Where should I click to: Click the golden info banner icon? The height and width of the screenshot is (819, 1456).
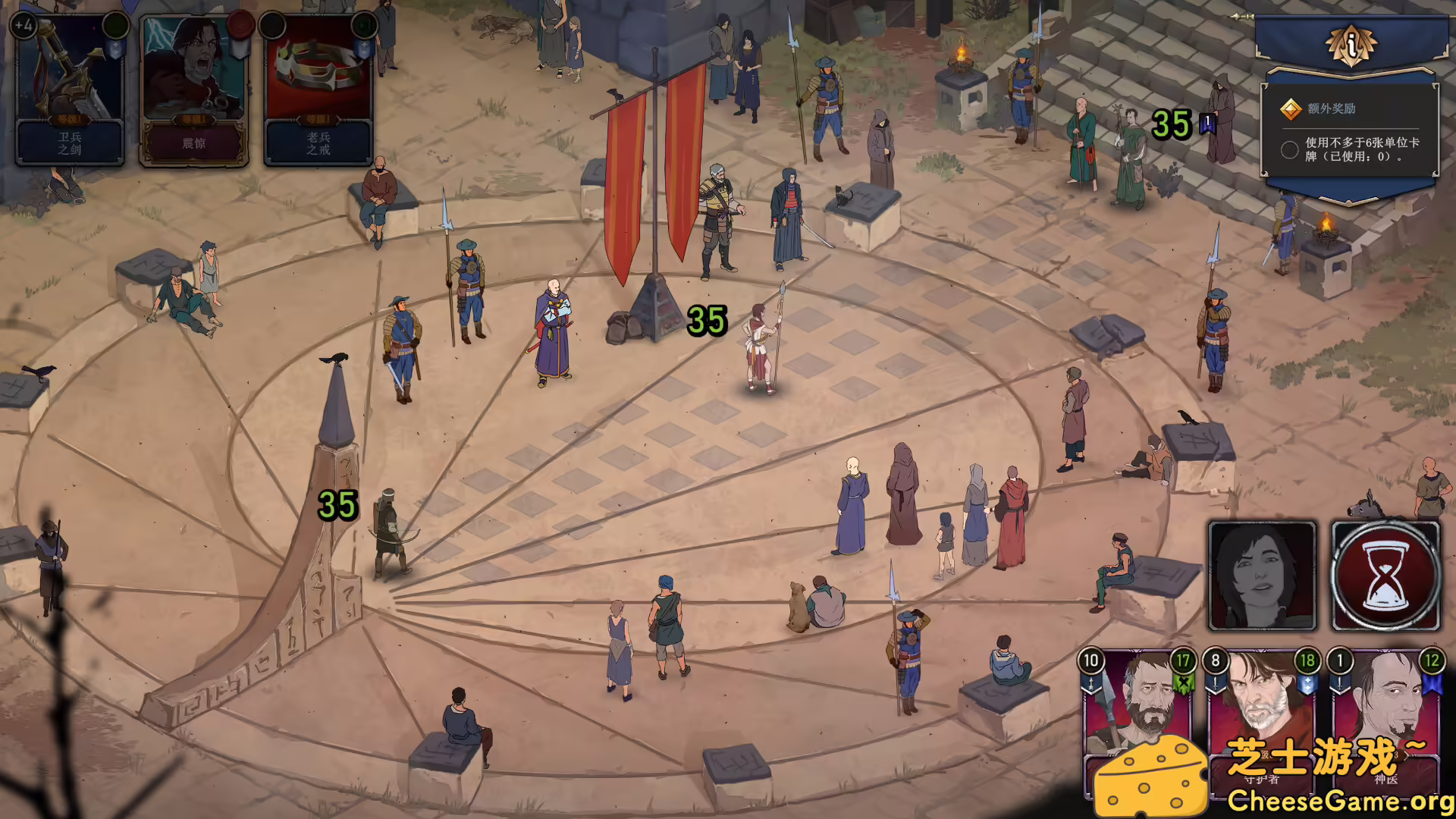pyautogui.click(x=1354, y=45)
